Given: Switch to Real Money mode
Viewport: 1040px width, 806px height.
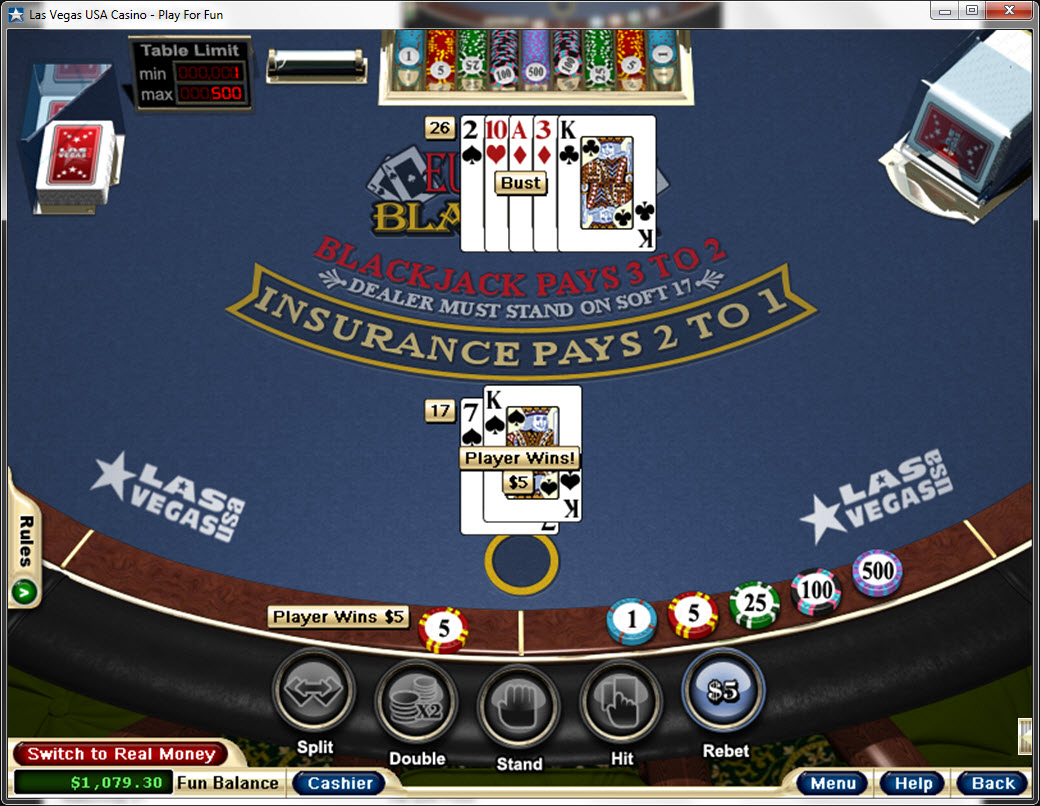Looking at the screenshot, I should coord(121,754).
